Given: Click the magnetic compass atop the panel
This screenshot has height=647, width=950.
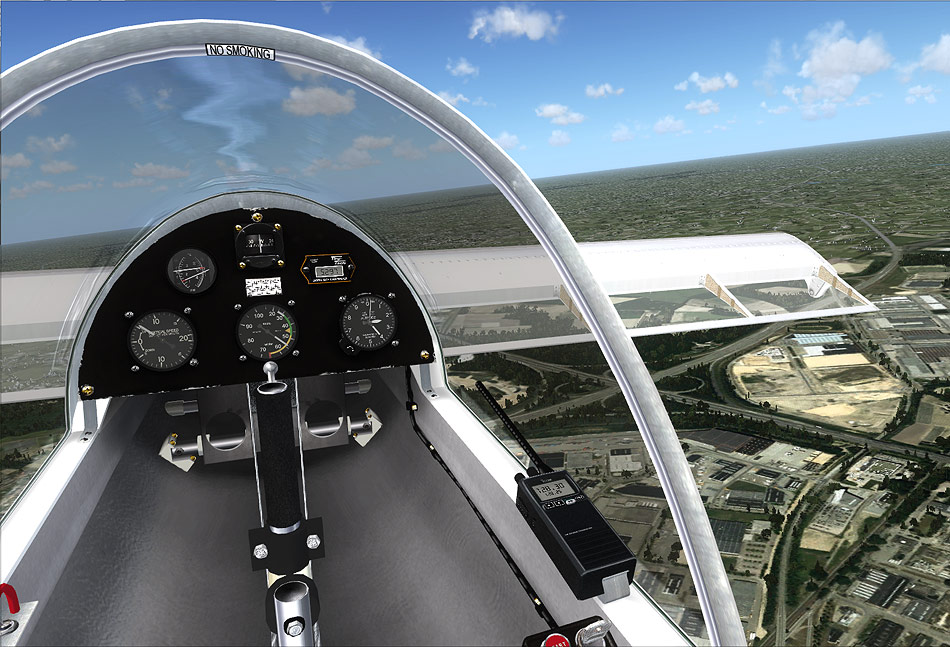Looking at the screenshot, I should click(259, 244).
